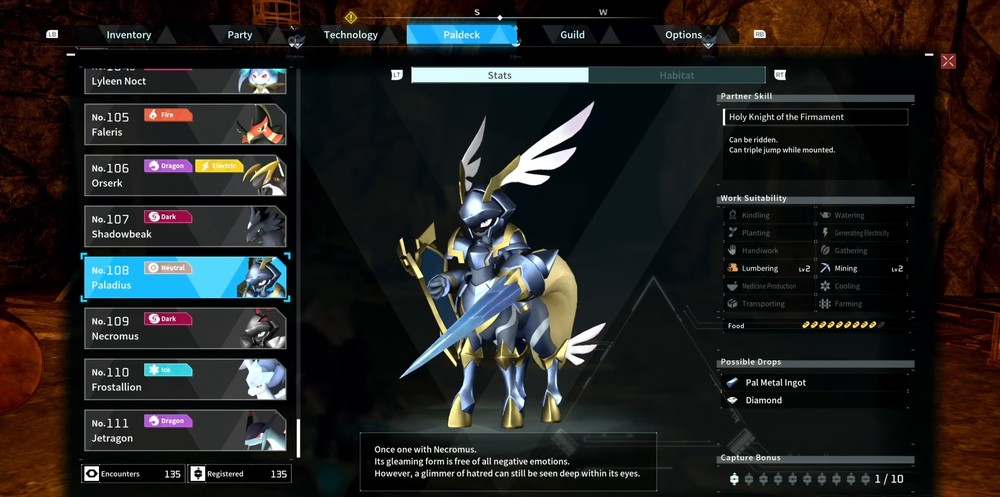
Task: Select the highlighted No.108 Paladius entry
Action: click(185, 277)
